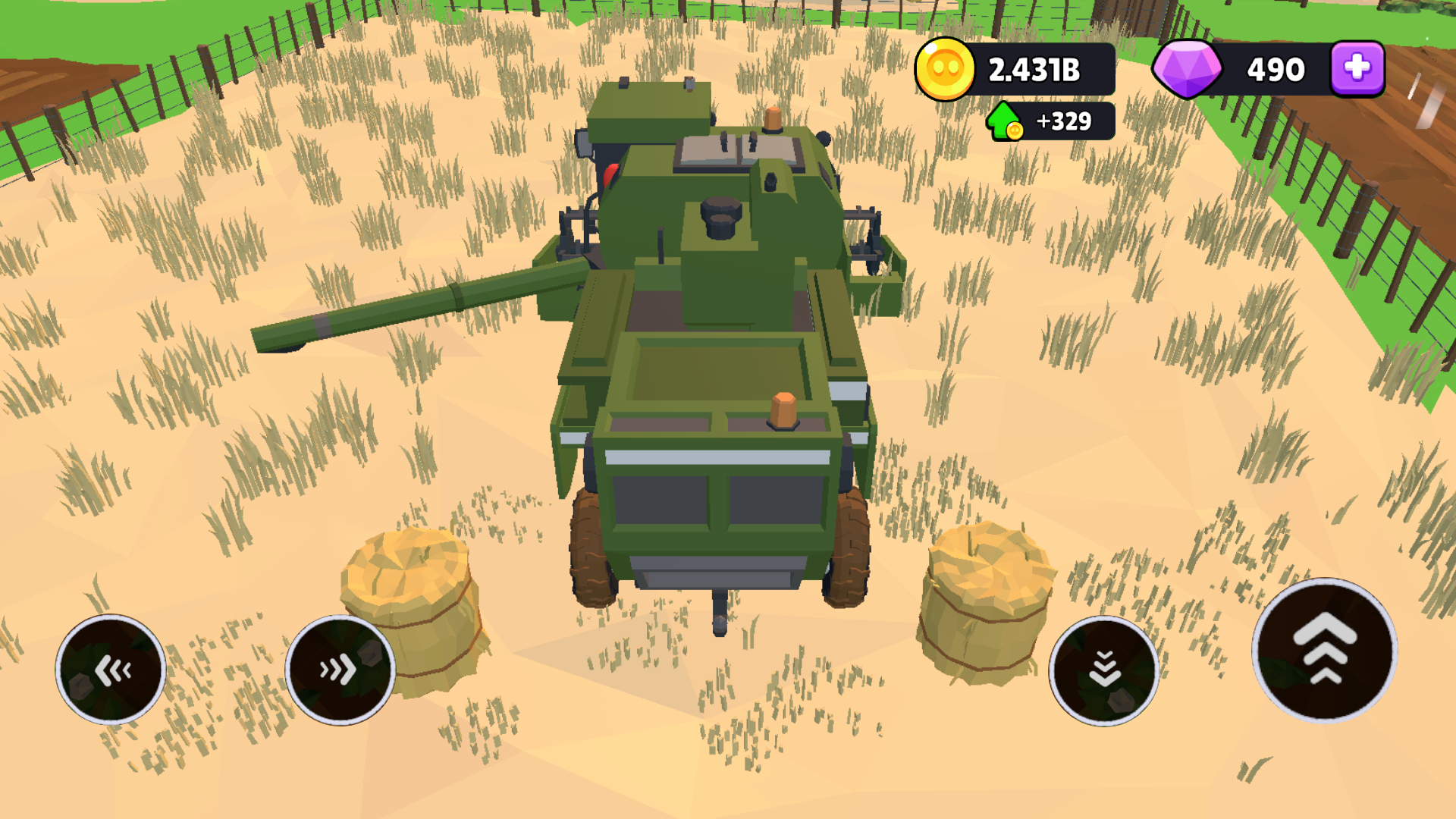Screen dimensions: 1456x819
Task: Click the +329 income indicator
Action: coord(1062,120)
